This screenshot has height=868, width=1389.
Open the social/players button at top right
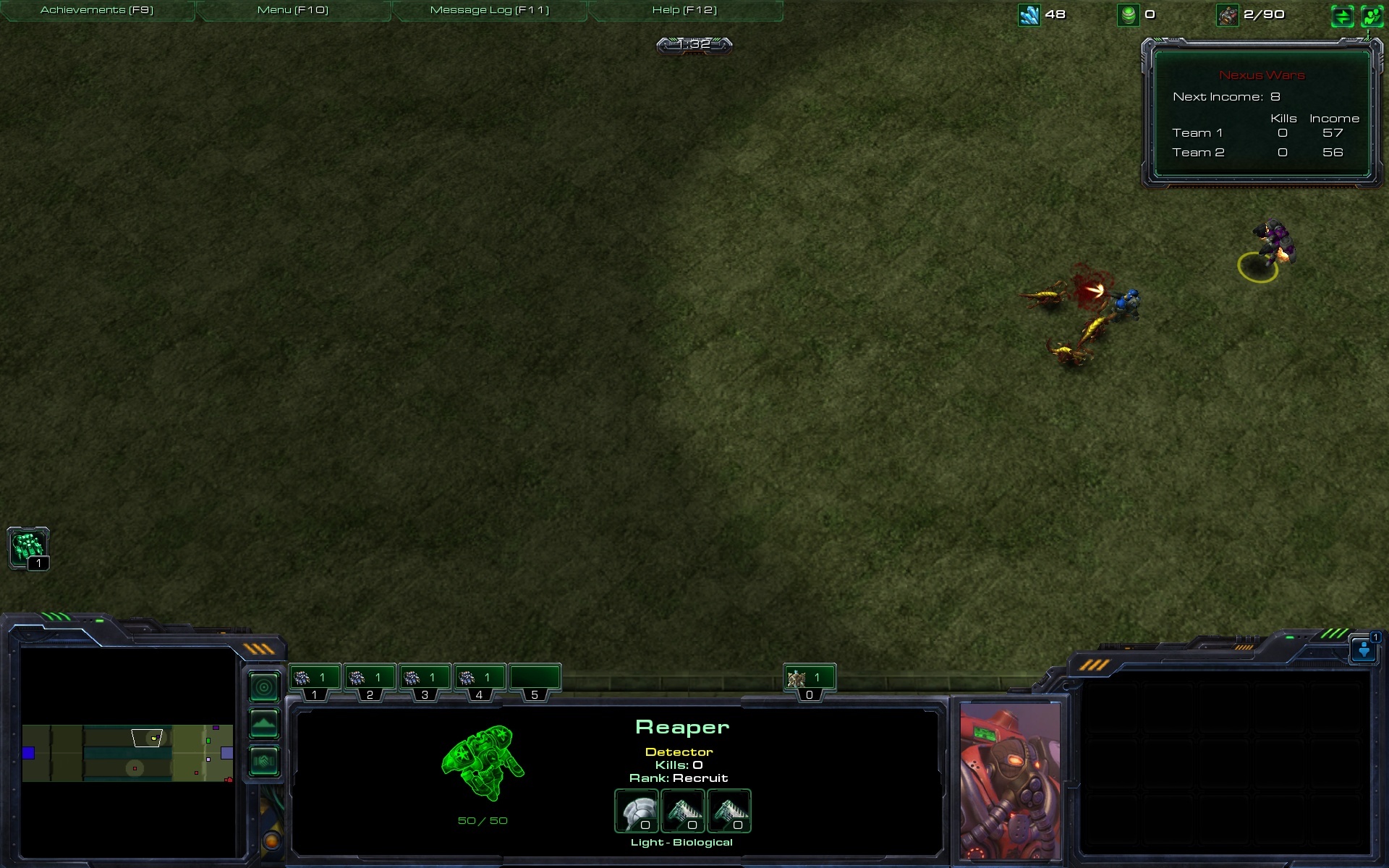click(x=1372, y=16)
